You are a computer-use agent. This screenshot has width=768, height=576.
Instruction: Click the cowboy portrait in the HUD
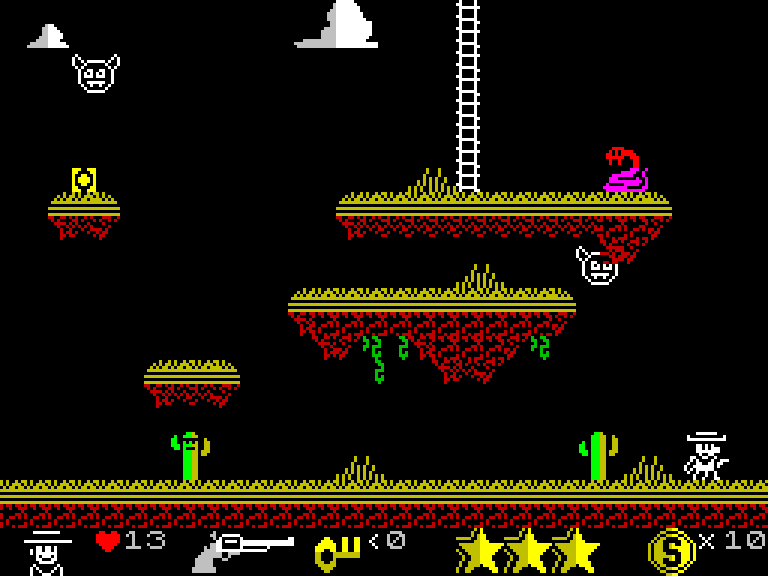(47, 551)
